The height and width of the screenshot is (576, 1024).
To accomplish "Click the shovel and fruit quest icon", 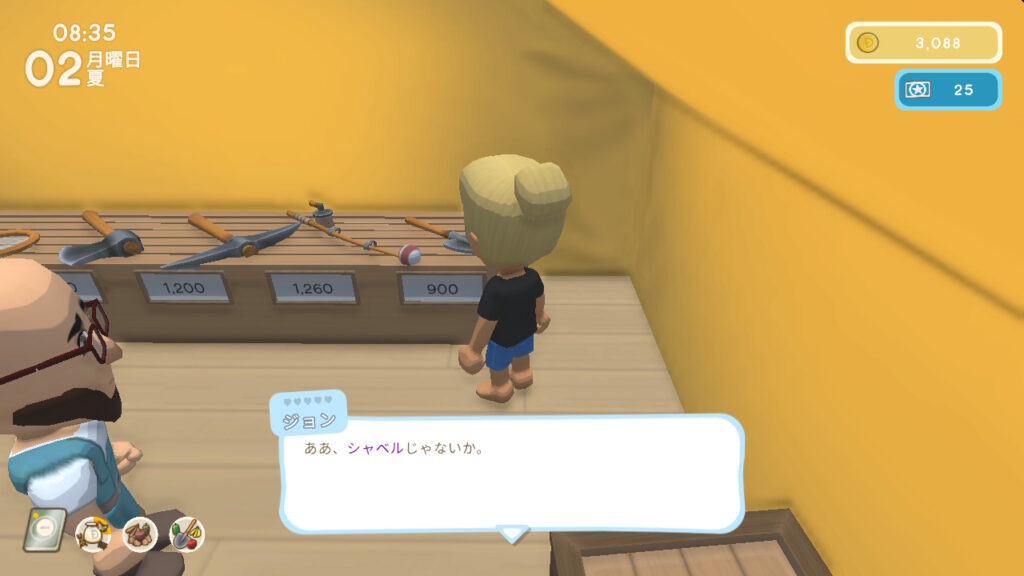I will click(x=186, y=534).
